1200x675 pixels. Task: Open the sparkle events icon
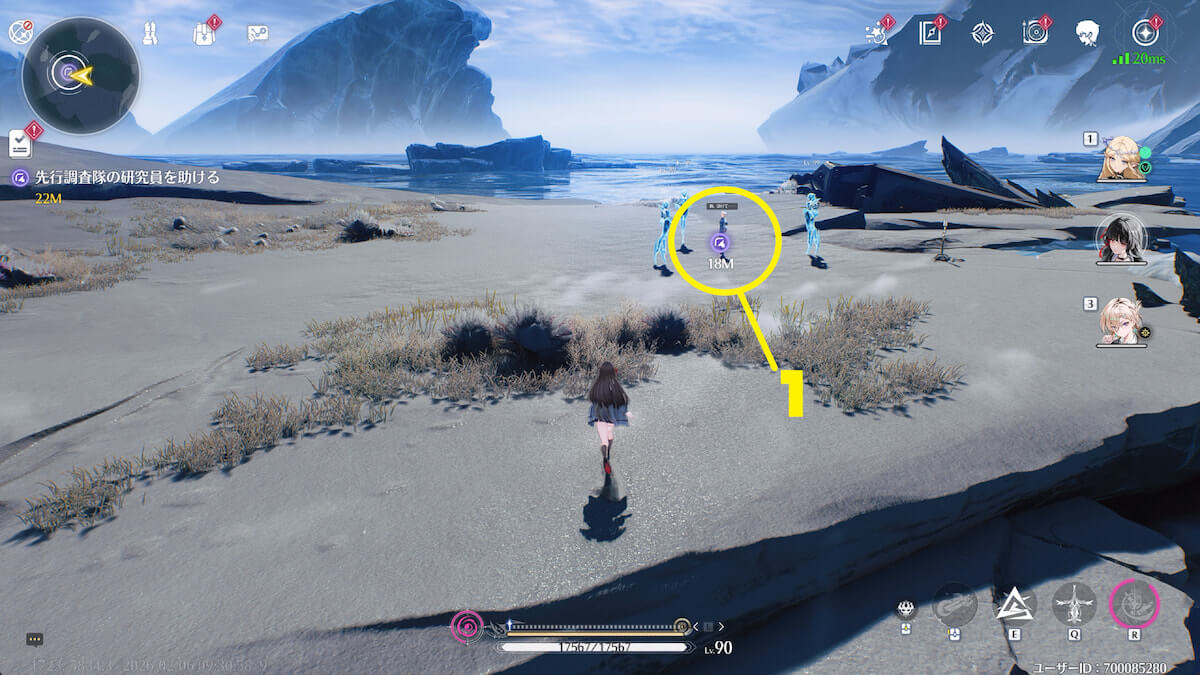point(877,33)
